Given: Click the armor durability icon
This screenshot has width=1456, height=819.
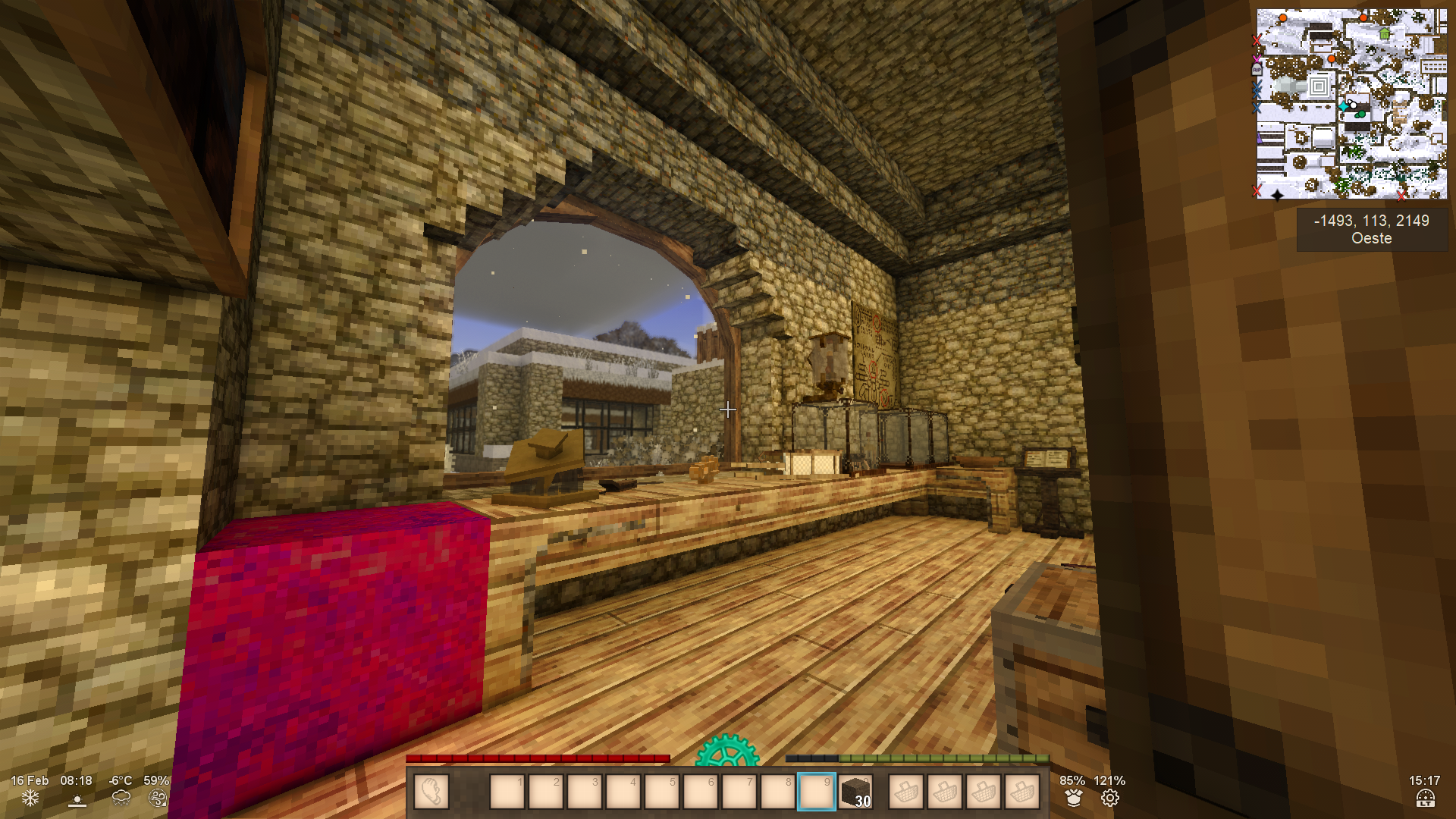Looking at the screenshot, I should click(x=1072, y=798).
